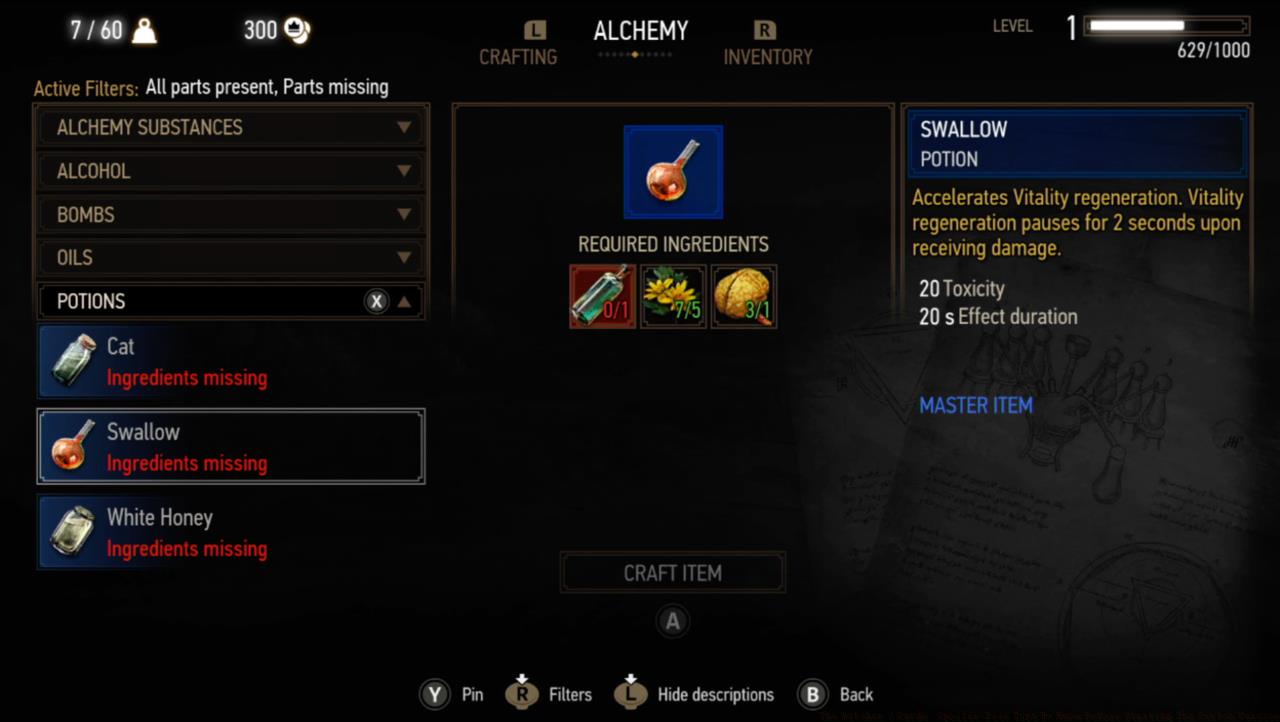Toggle Hide descriptions with the L prompt
This screenshot has width=1280, height=722.
click(631, 693)
